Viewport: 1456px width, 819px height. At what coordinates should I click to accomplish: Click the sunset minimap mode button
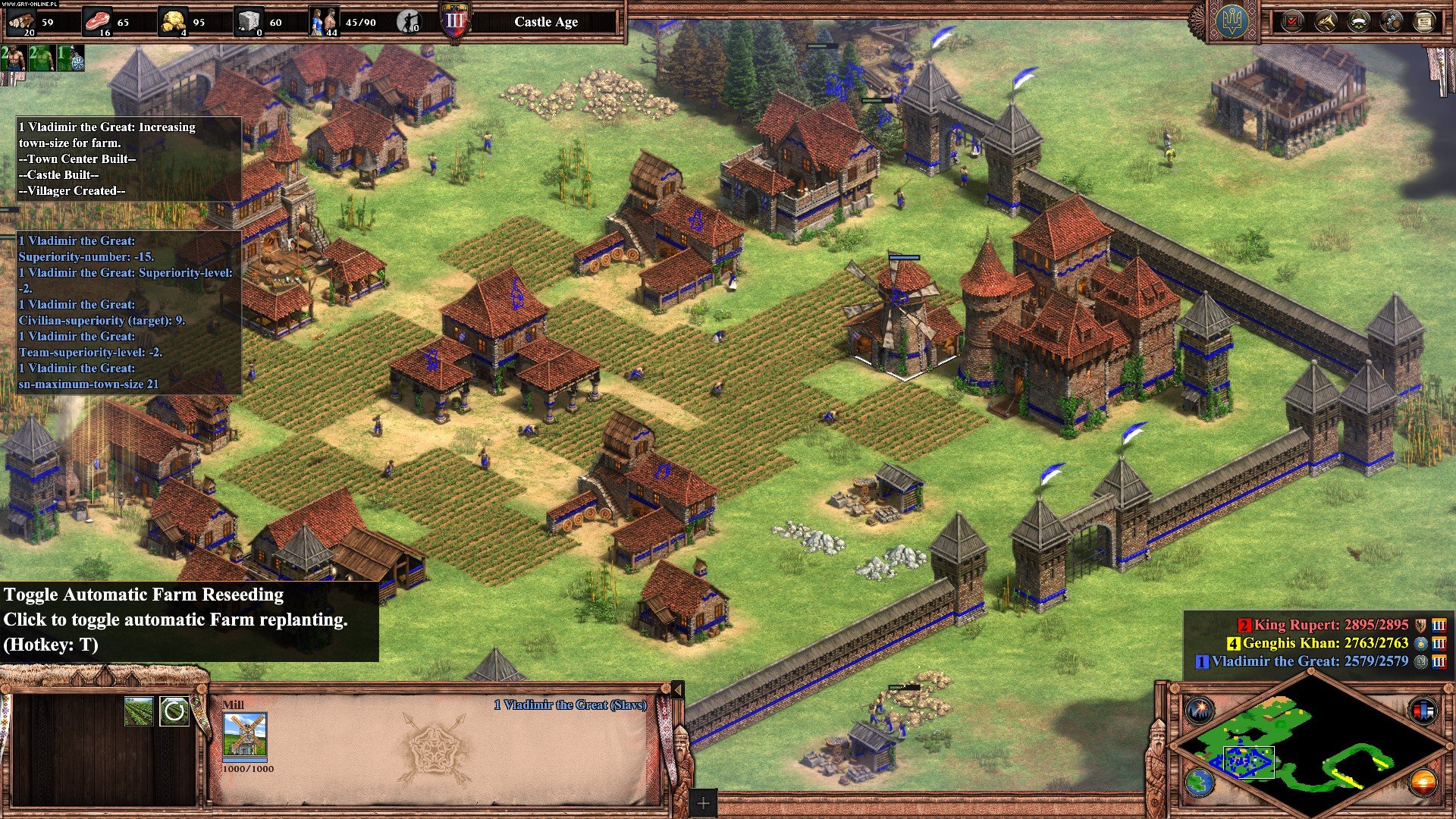(1423, 782)
